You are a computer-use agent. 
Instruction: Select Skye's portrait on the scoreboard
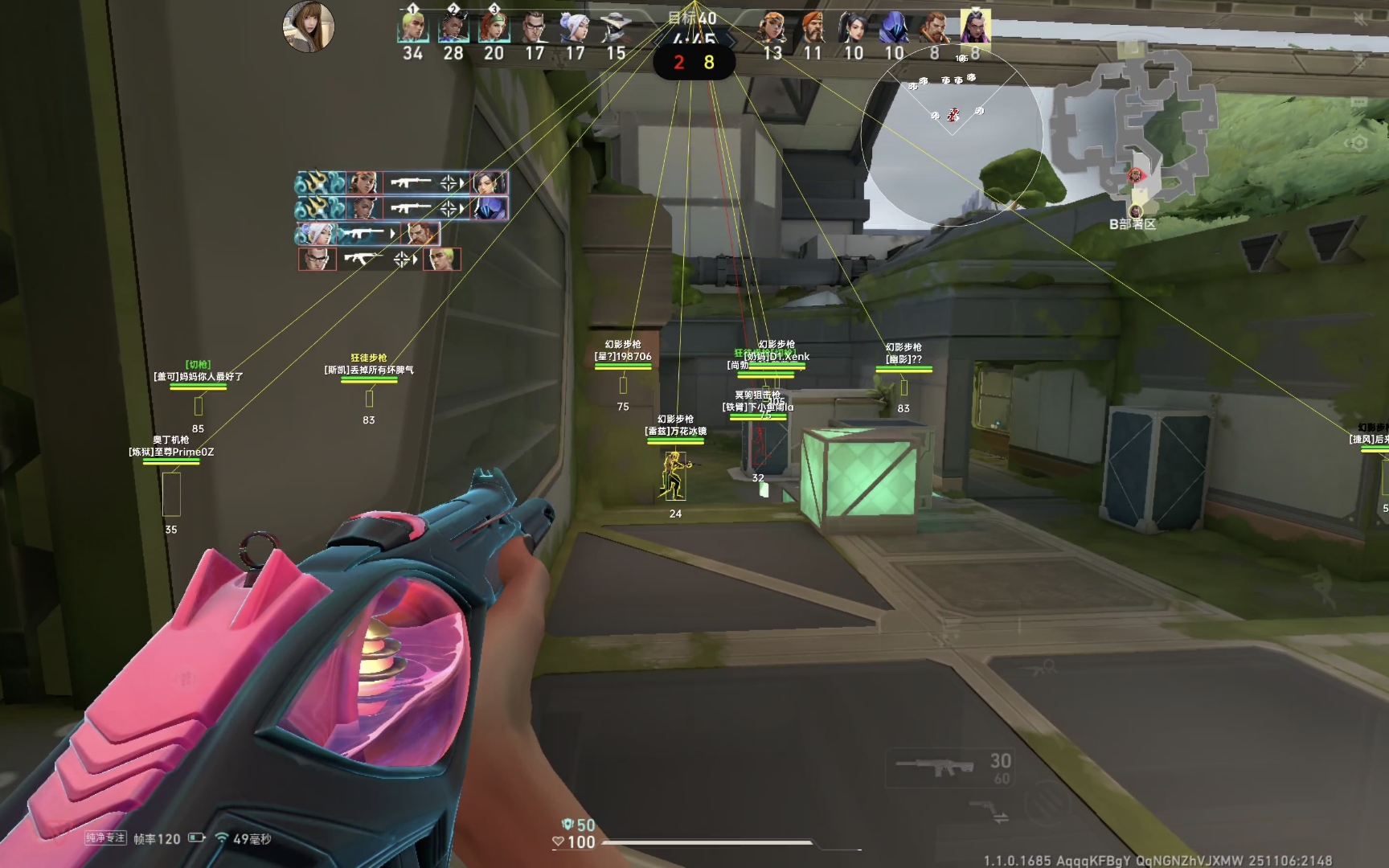click(x=494, y=29)
